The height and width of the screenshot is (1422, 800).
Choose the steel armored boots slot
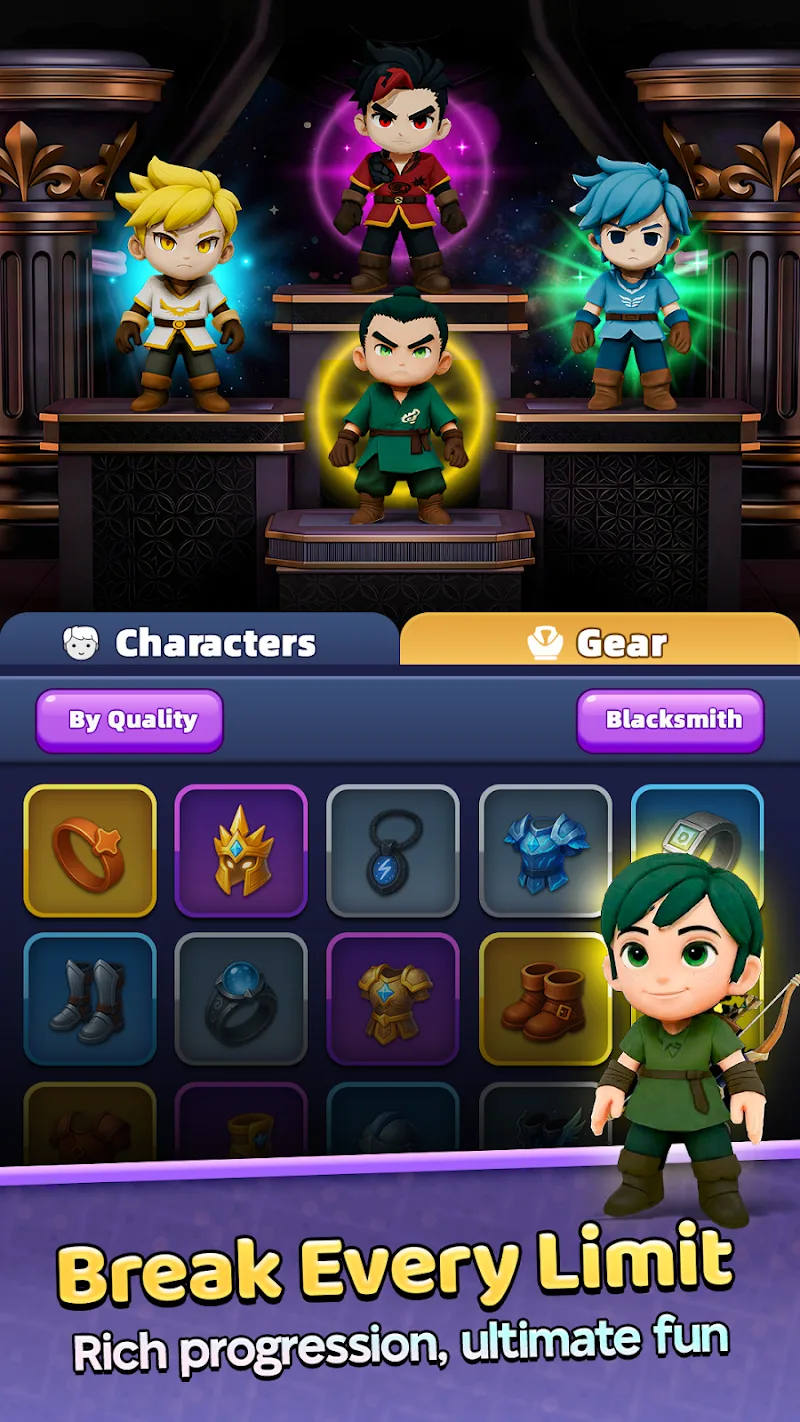coord(90,998)
